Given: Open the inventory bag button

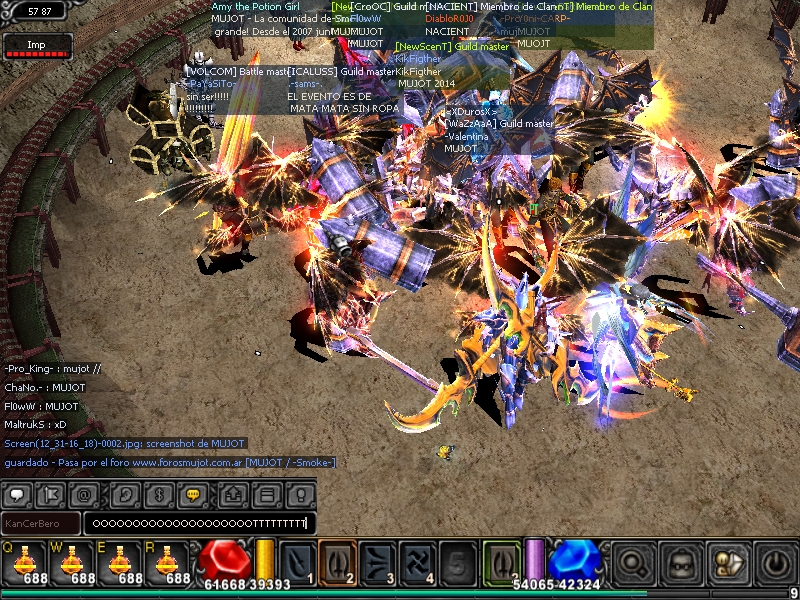Looking at the screenshot, I should coord(678,563).
